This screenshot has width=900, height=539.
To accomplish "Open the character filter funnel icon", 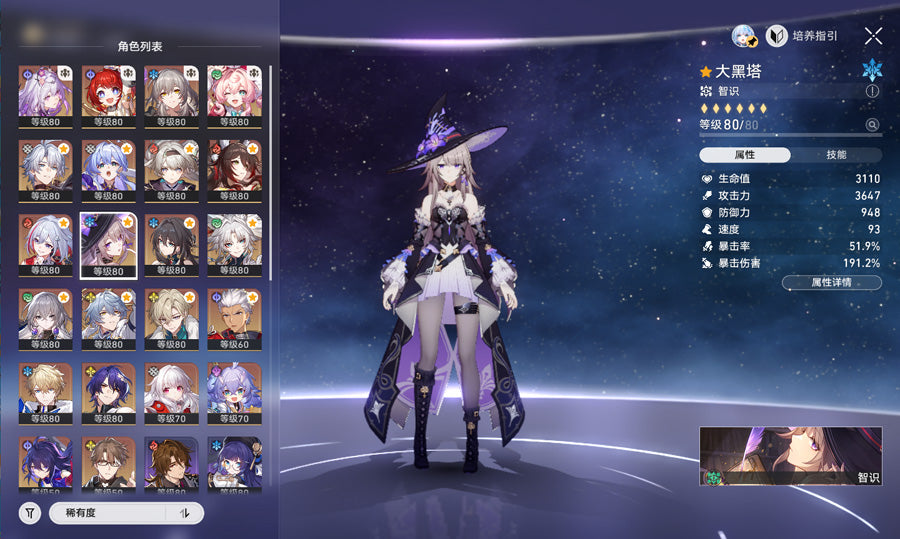I will [x=30, y=513].
